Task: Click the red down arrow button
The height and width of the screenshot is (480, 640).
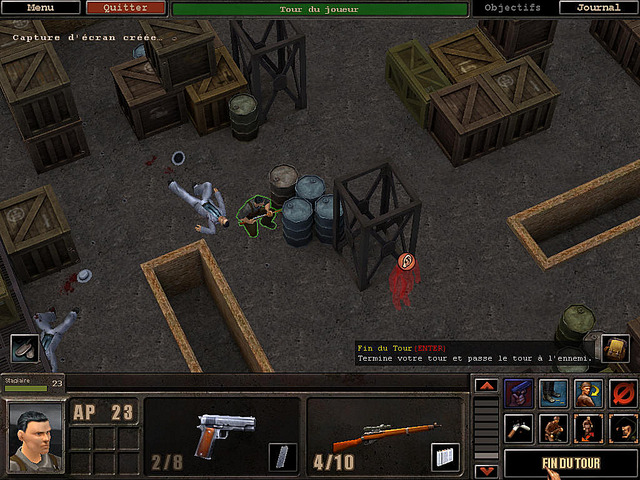Action: point(485,470)
